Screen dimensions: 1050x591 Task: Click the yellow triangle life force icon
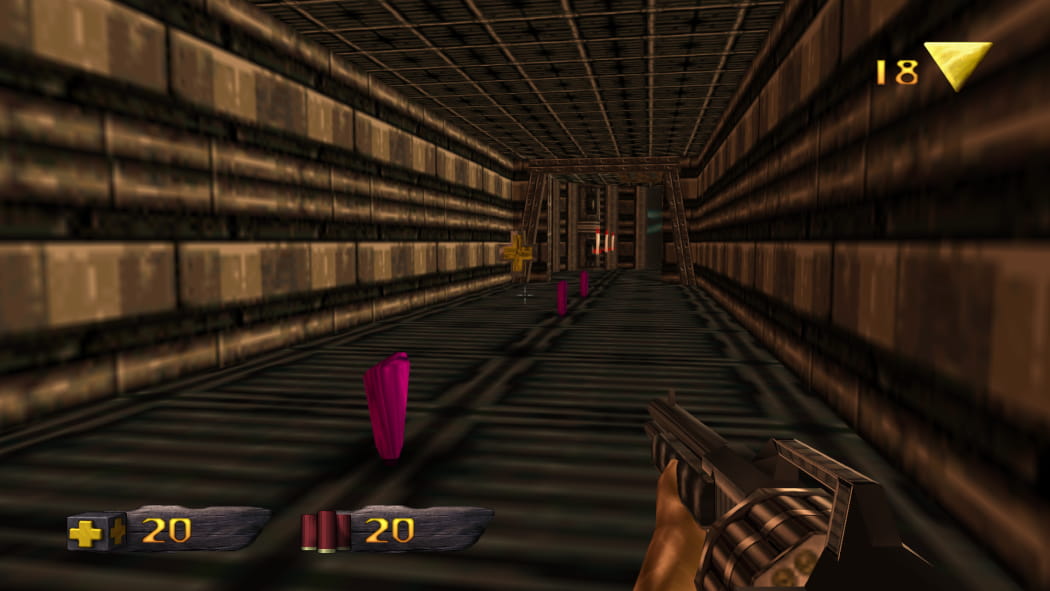tap(956, 64)
